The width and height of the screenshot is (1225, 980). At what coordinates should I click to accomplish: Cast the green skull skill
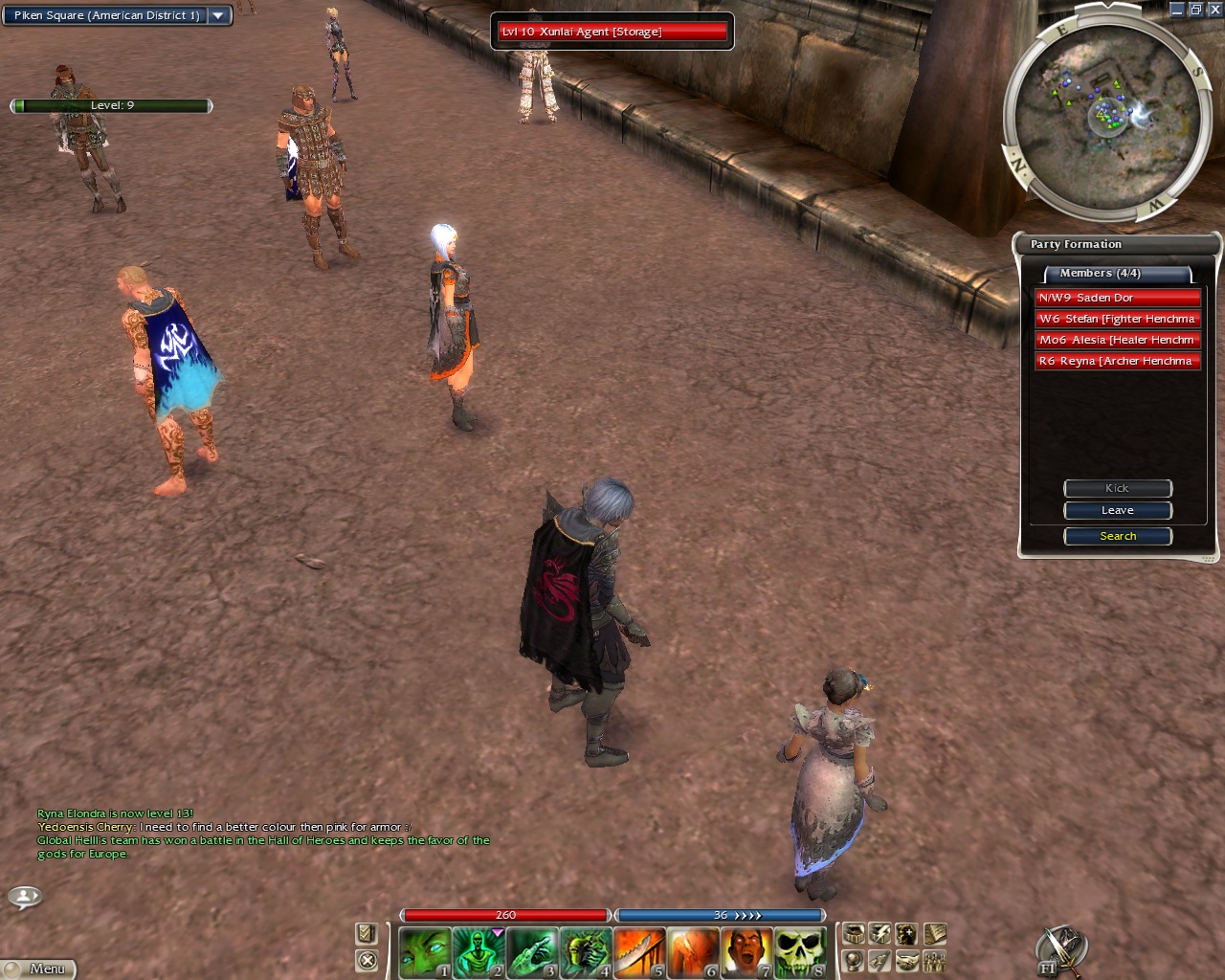tap(800, 952)
